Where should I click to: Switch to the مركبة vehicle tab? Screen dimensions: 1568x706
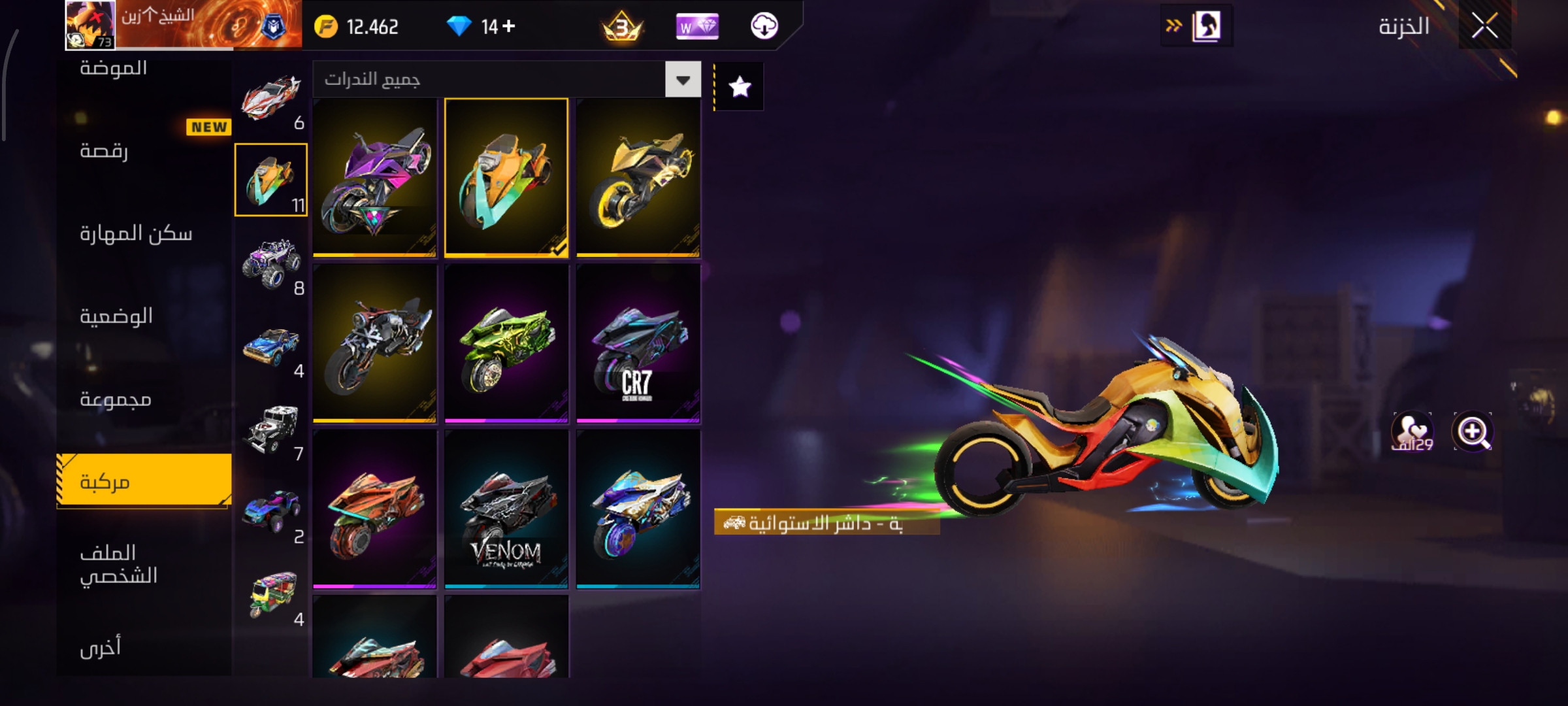pyautogui.click(x=144, y=481)
